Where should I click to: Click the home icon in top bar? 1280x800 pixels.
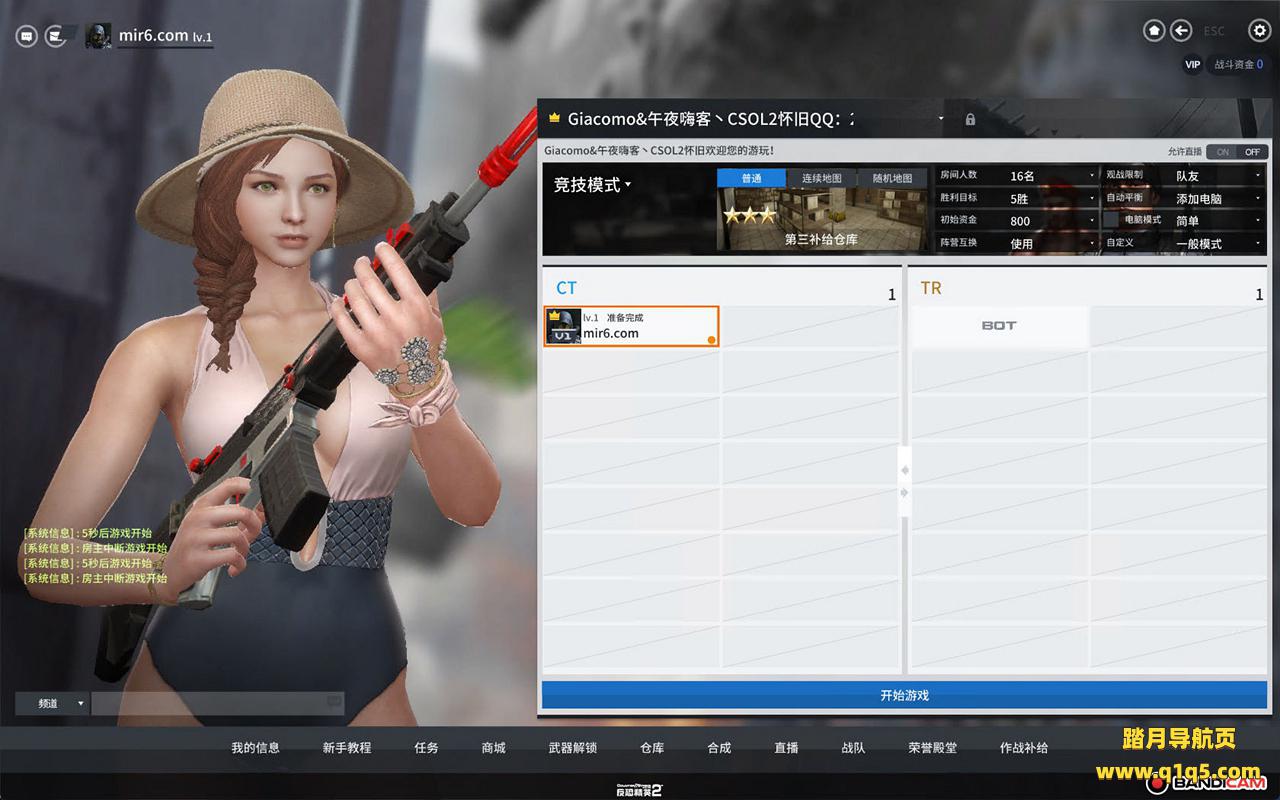click(x=1155, y=31)
